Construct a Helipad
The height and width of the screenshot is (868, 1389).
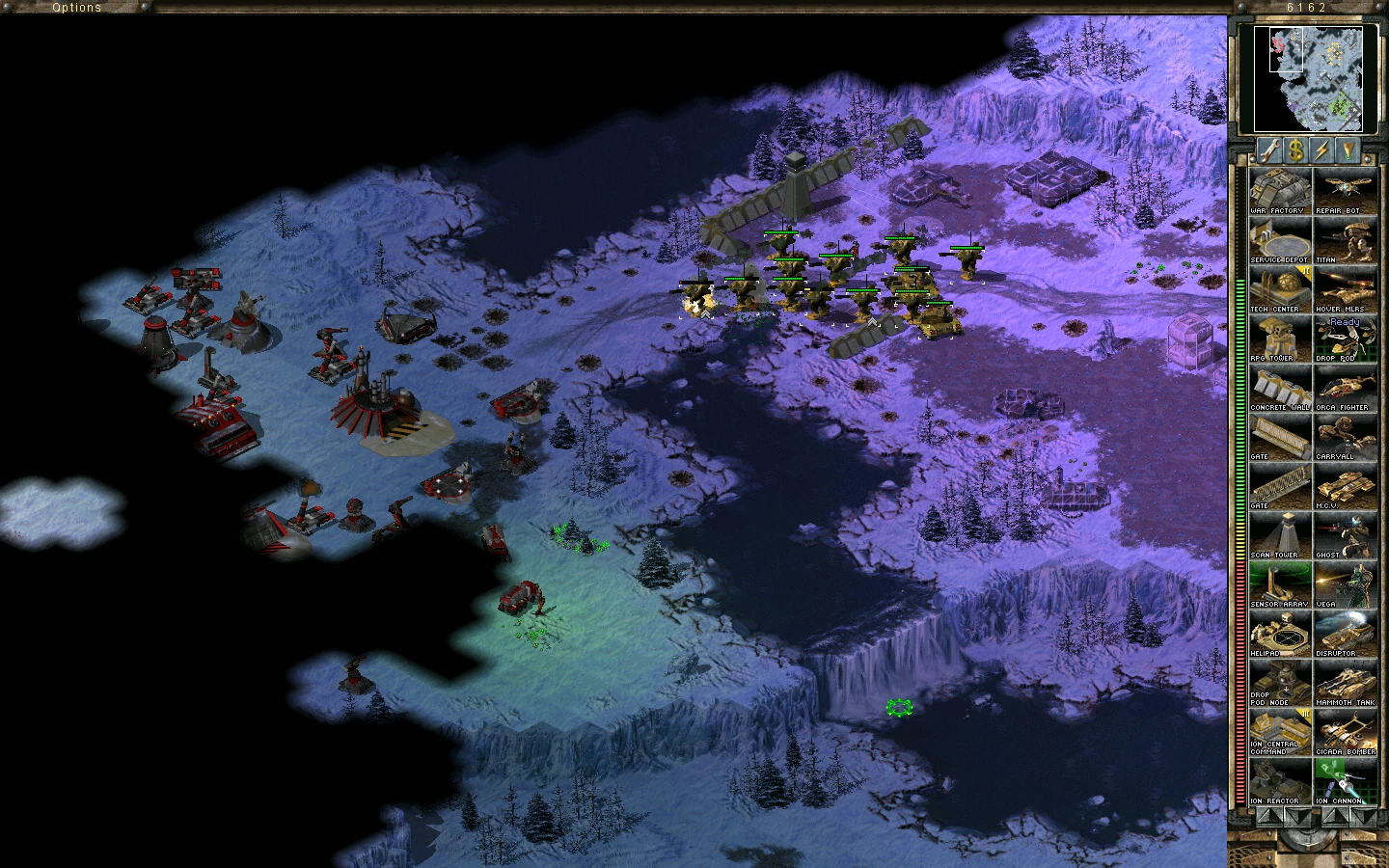point(1279,634)
